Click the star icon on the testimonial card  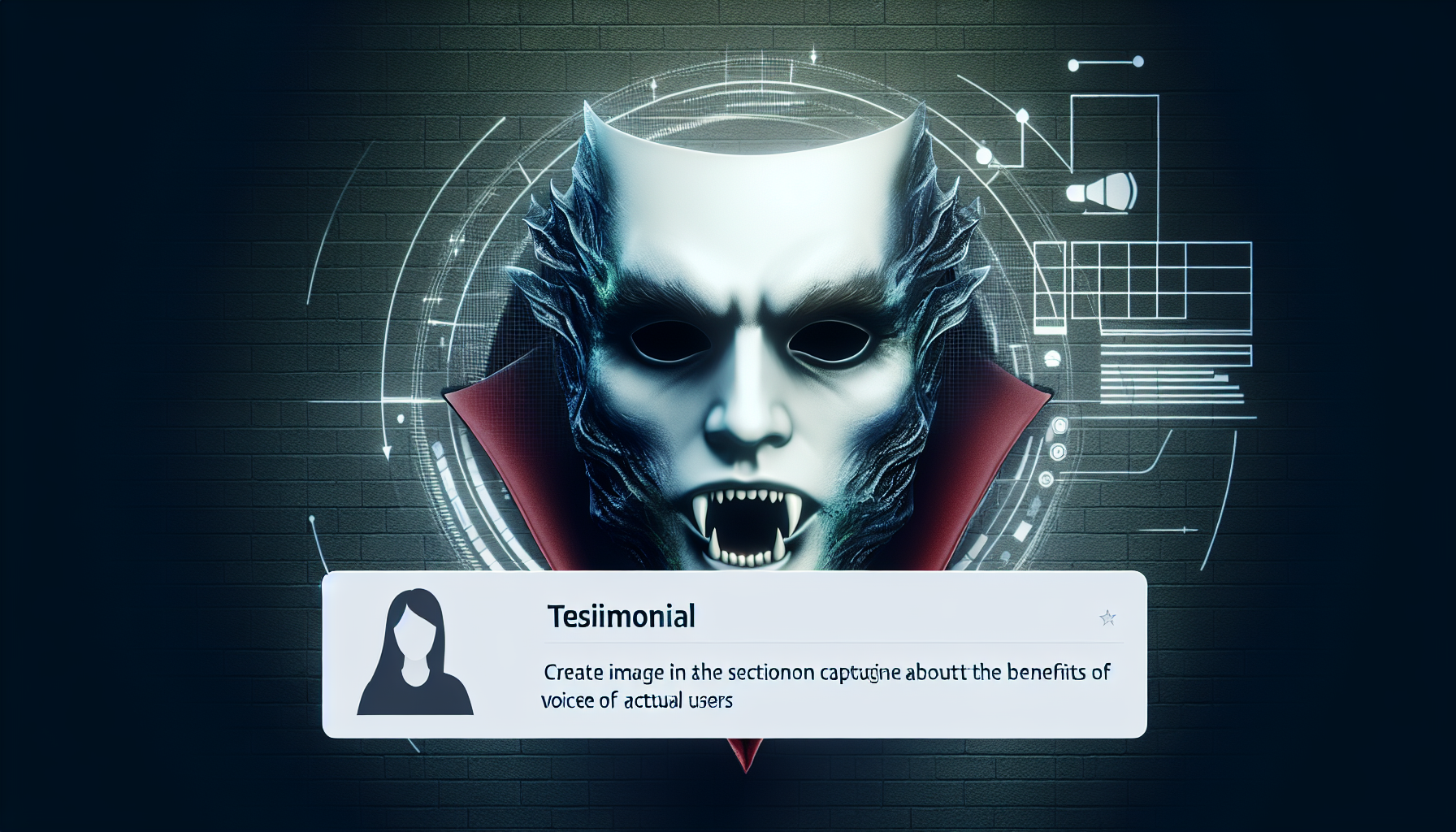(x=1107, y=619)
